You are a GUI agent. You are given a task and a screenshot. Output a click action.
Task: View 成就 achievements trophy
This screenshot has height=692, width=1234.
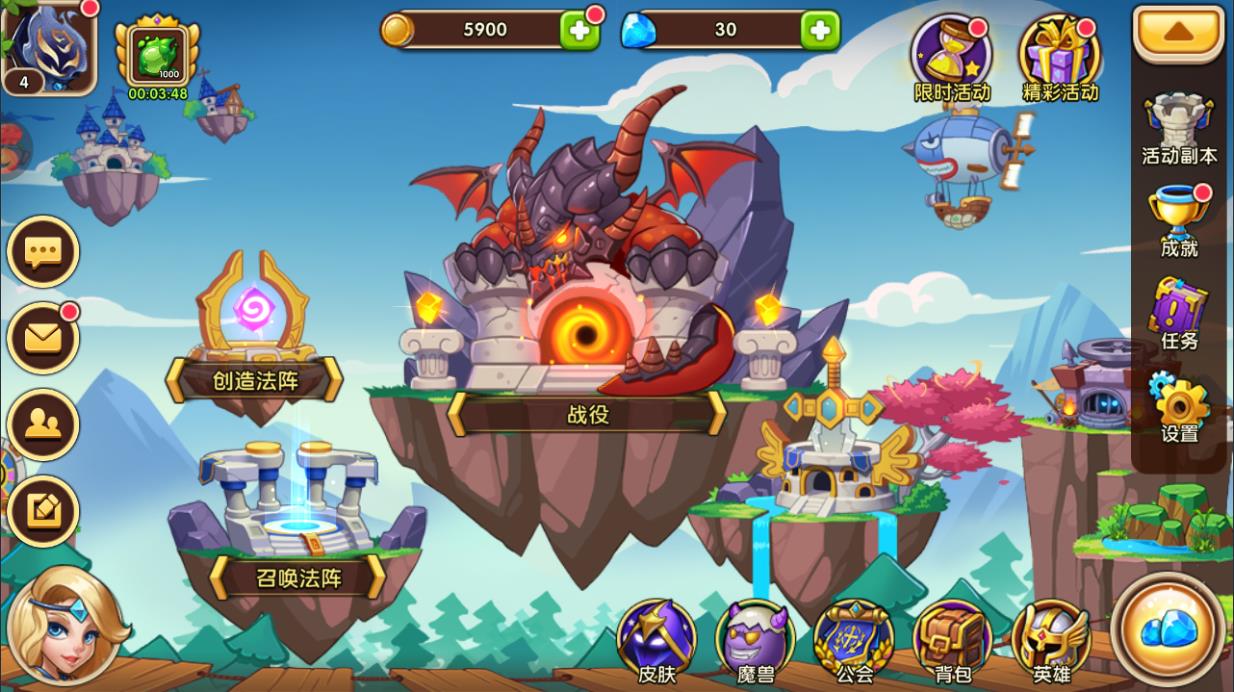(x=1179, y=222)
